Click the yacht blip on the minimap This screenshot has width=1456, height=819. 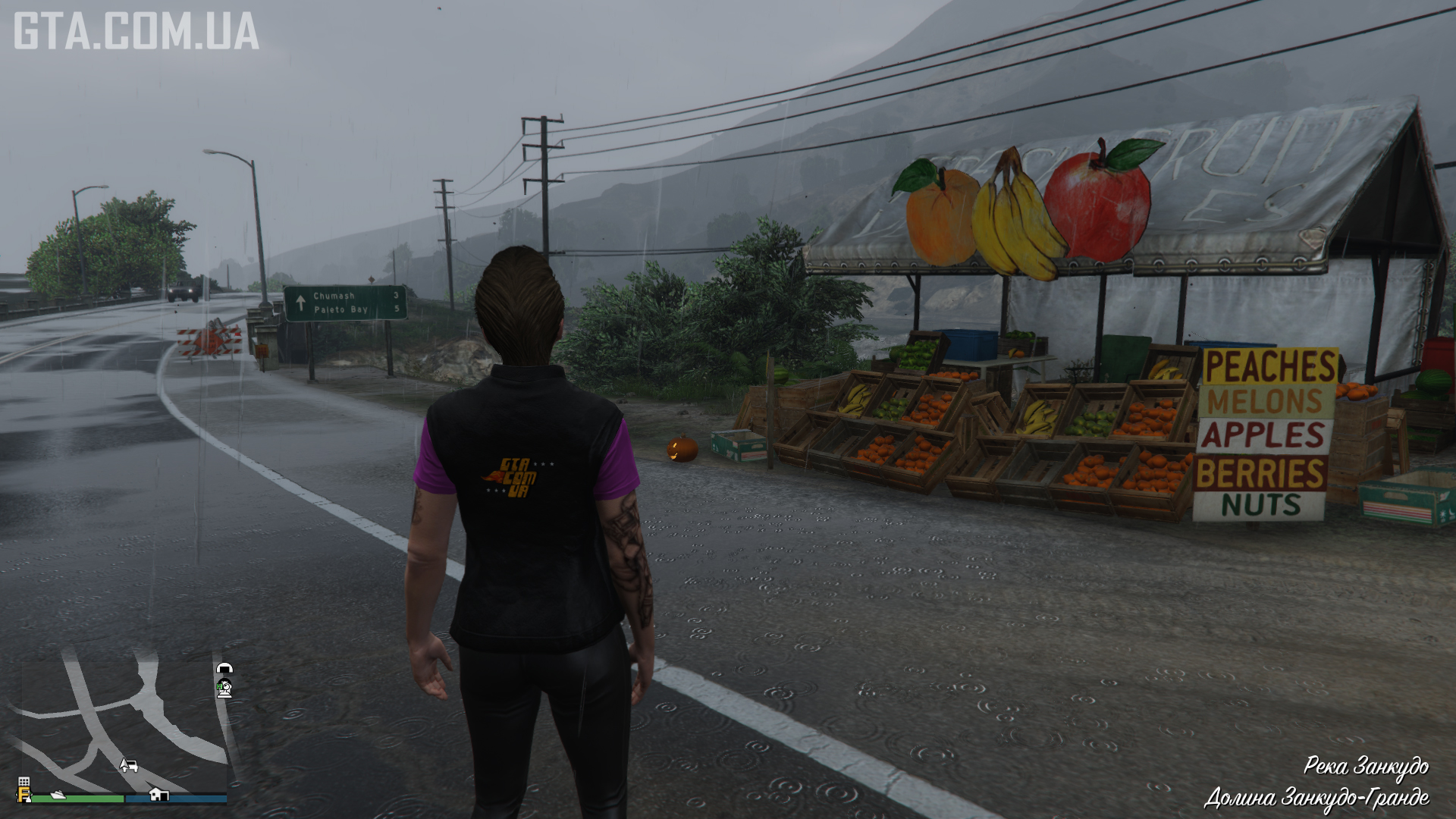pyautogui.click(x=58, y=795)
